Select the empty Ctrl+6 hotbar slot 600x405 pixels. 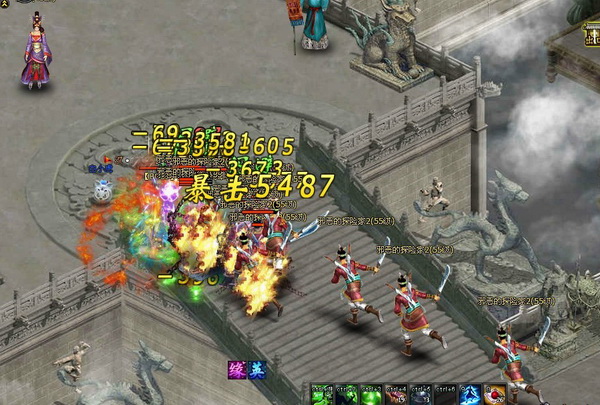click(x=445, y=395)
